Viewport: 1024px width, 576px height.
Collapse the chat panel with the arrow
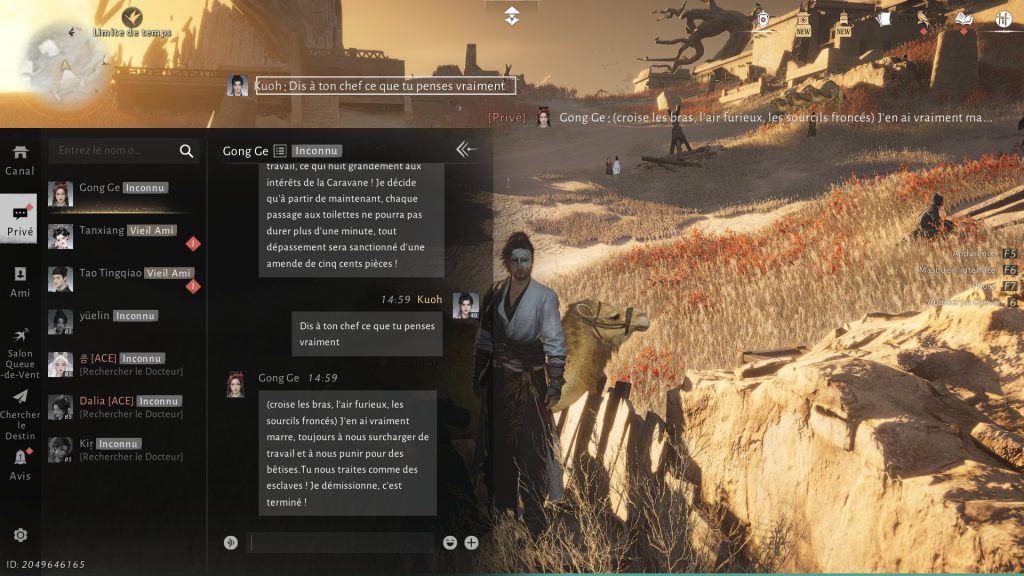tap(466, 149)
